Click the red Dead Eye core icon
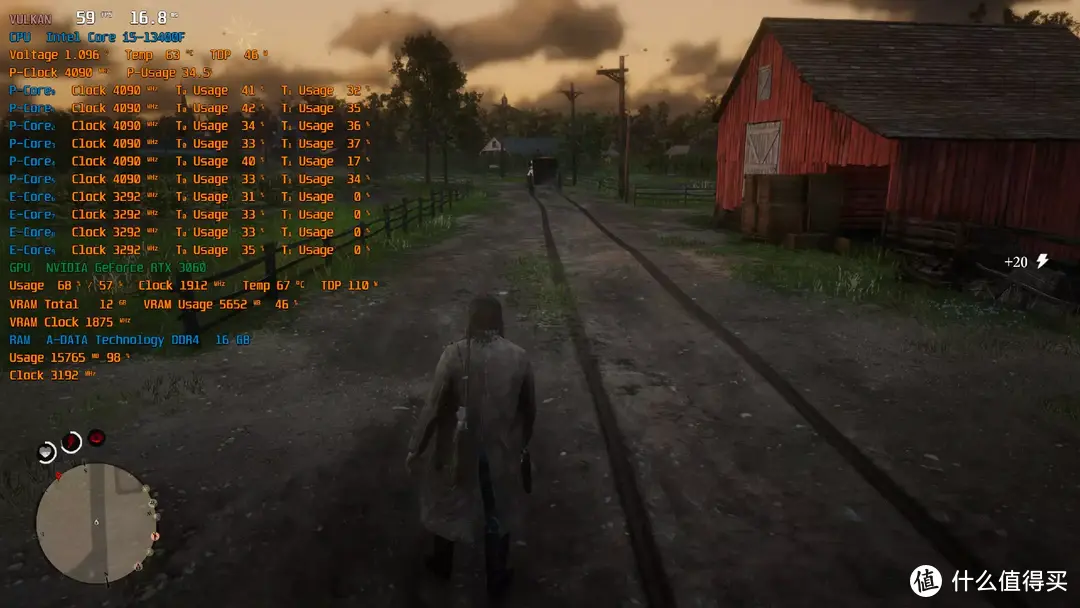Screen dimensions: 1080x608 pyautogui.click(x=96, y=436)
